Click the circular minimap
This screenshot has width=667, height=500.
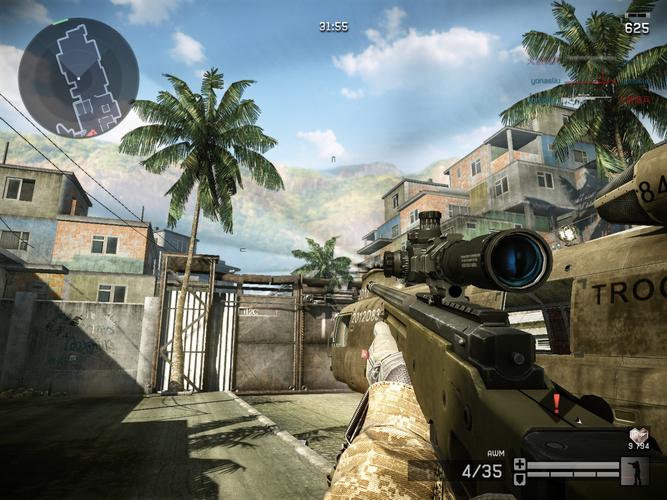pyautogui.click(x=78, y=77)
